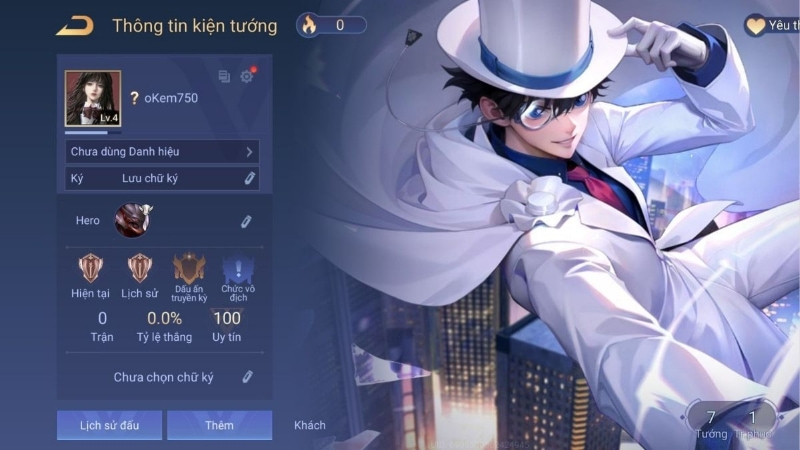800x450 pixels.
Task: Go back using the arrow button
Action: tap(75, 25)
